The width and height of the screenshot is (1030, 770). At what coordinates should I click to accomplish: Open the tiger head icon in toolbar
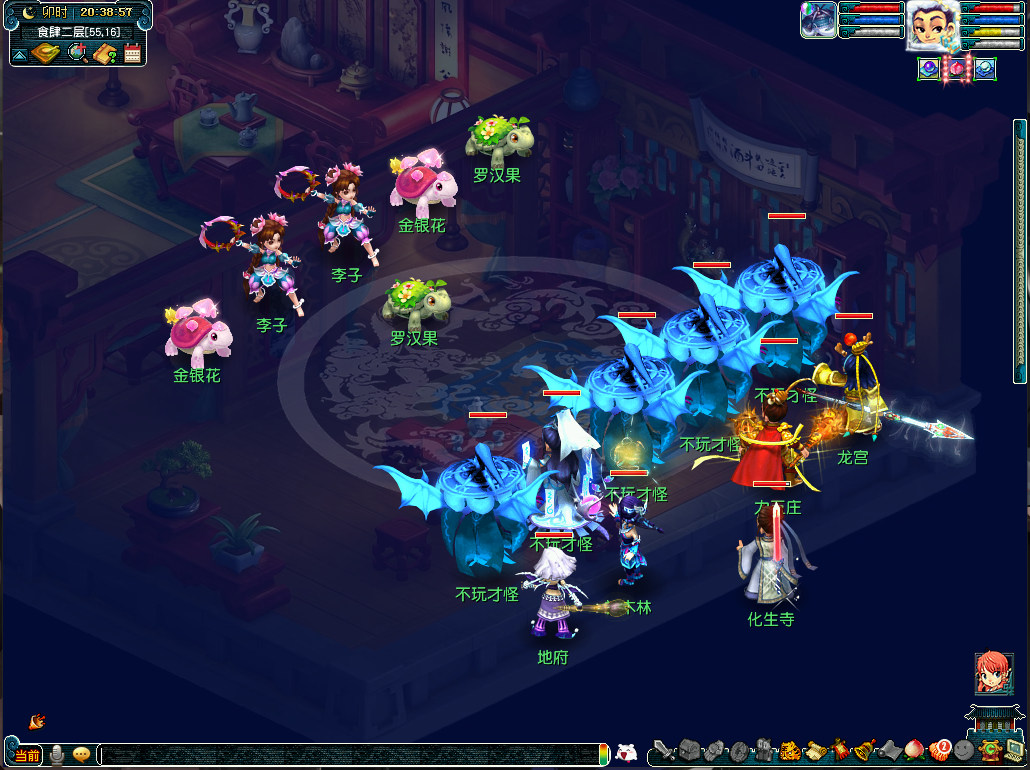coord(789,750)
